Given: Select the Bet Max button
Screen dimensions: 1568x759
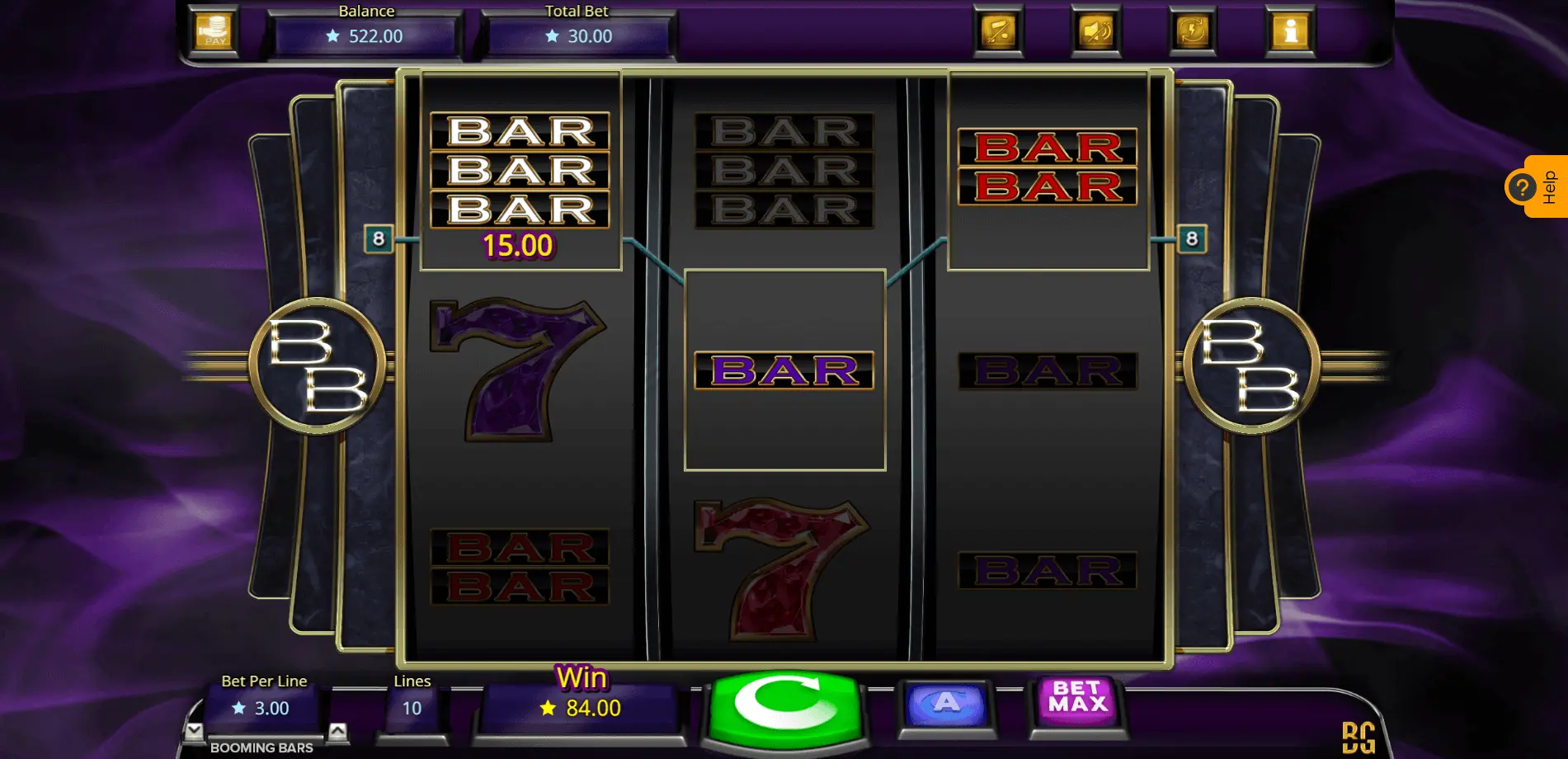Looking at the screenshot, I should tap(1078, 700).
